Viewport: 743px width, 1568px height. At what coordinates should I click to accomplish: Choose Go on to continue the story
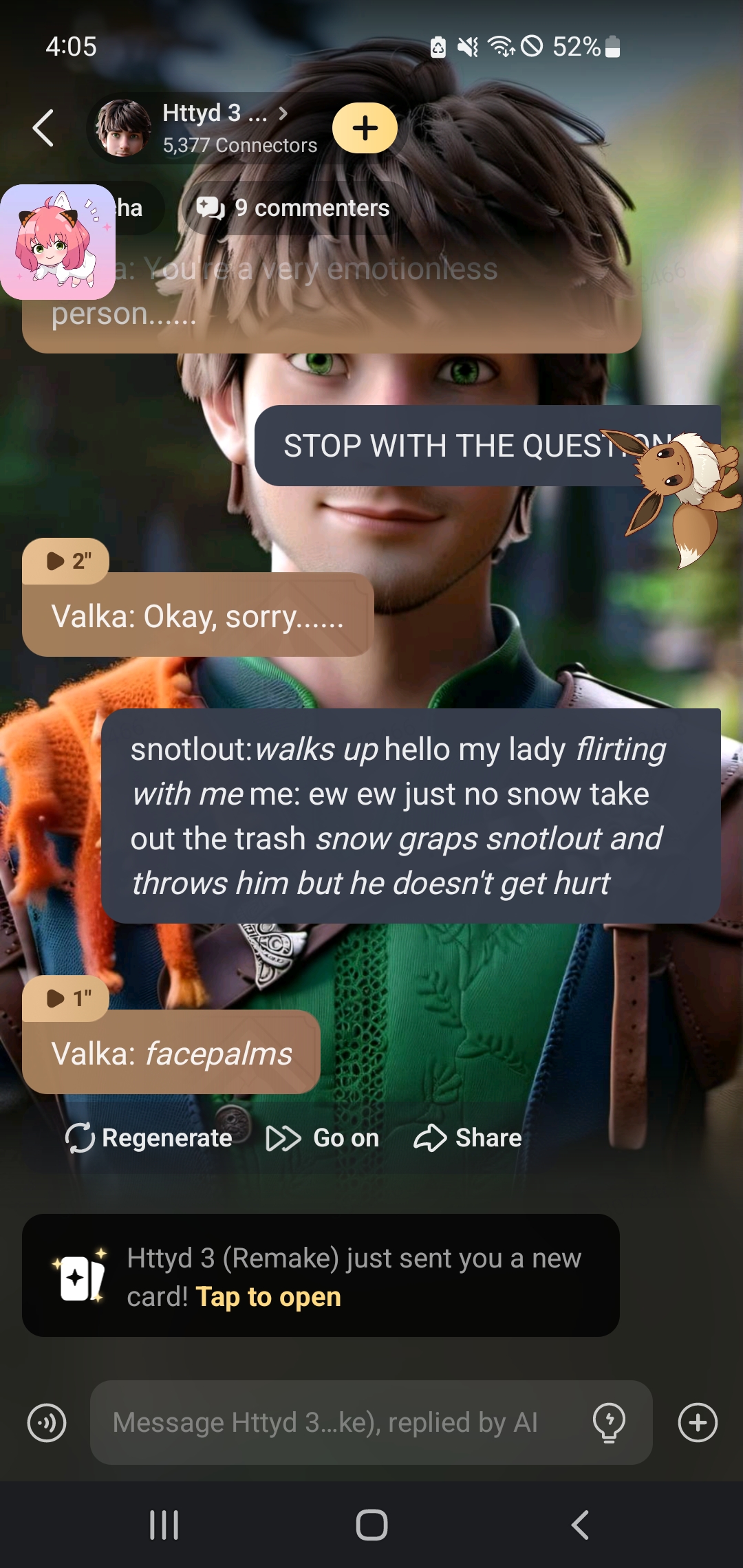323,1138
